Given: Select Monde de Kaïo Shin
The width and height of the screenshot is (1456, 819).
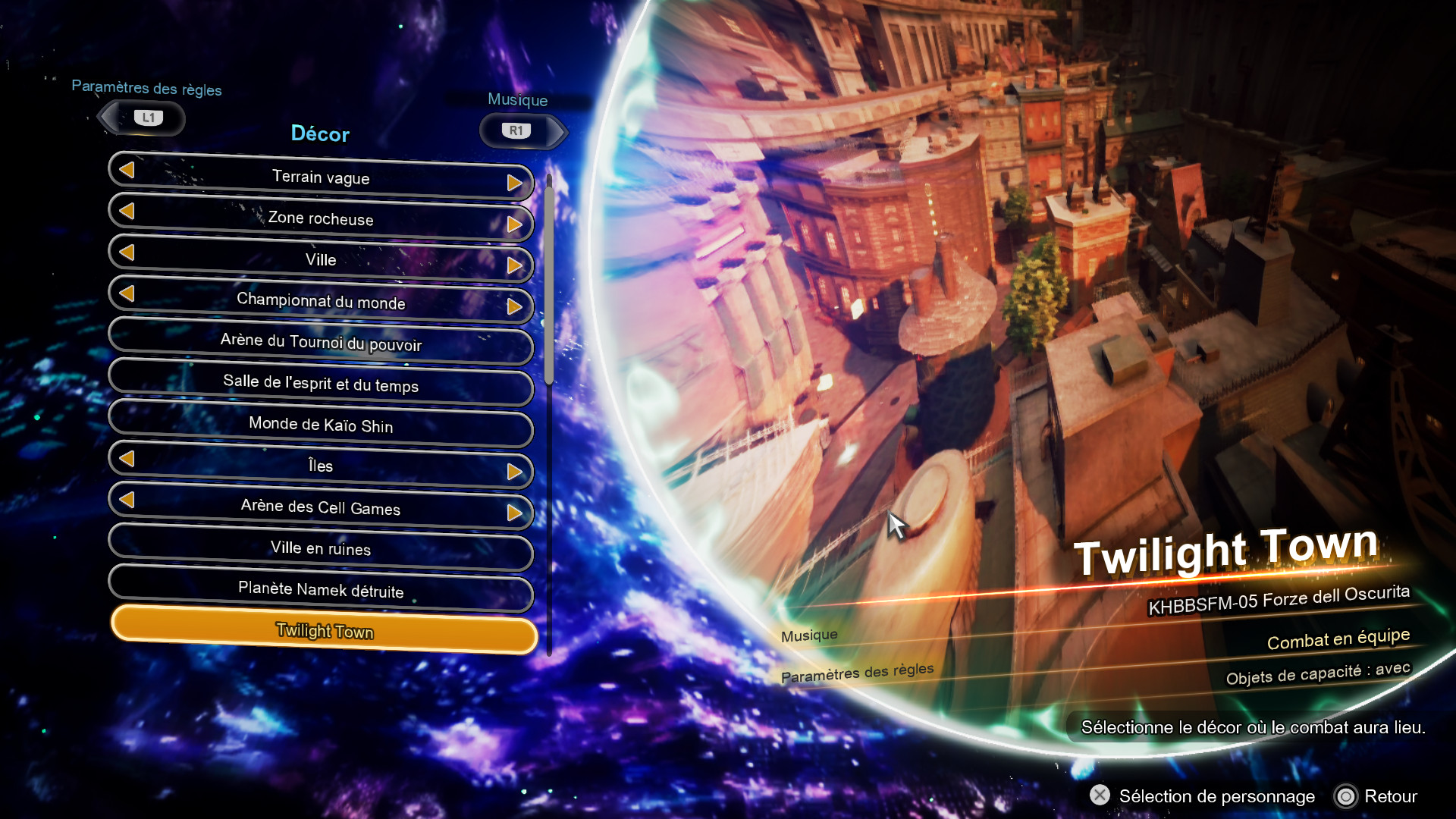Looking at the screenshot, I should (321, 427).
